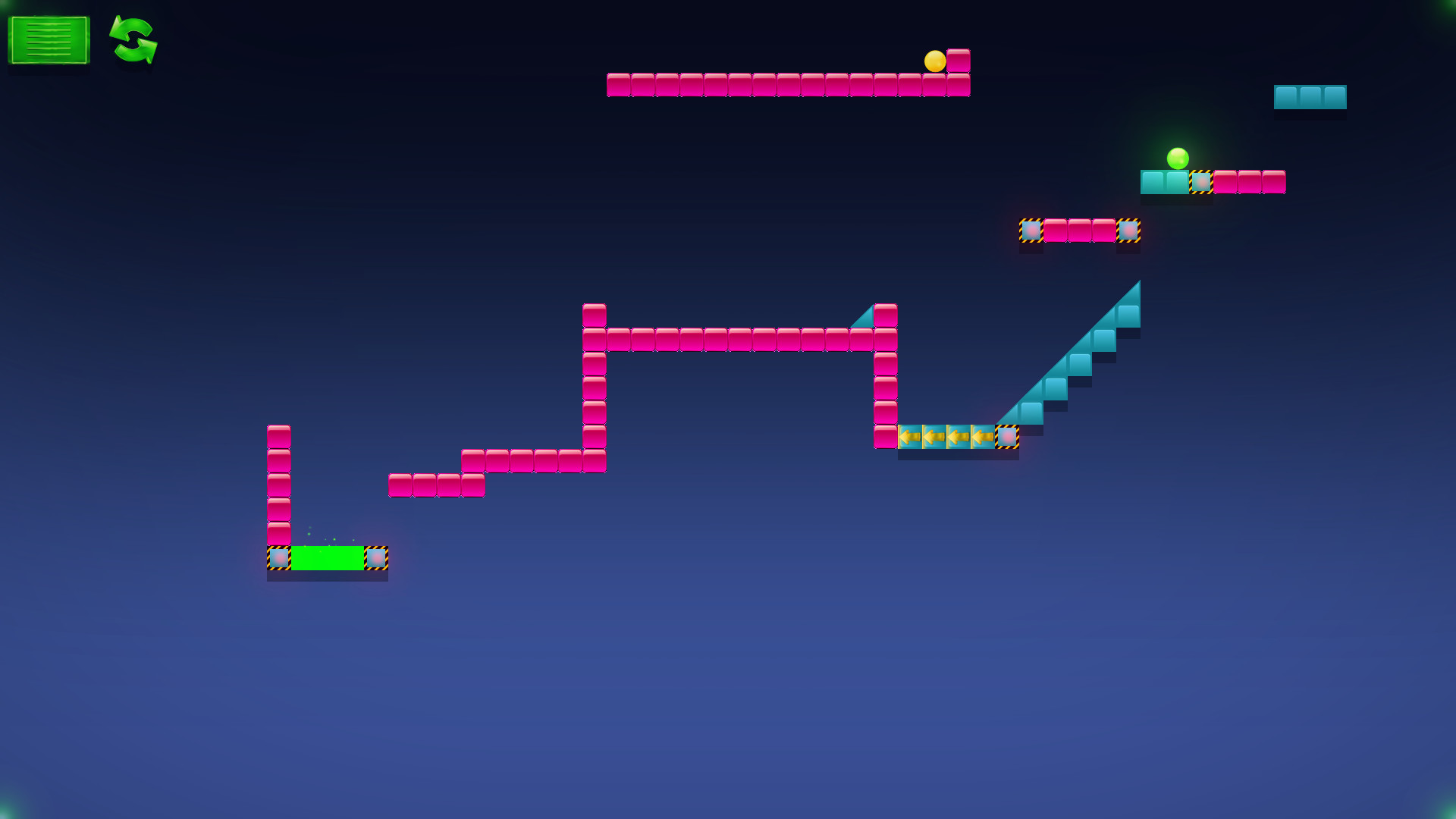The width and height of the screenshot is (1456, 819).
Task: Click the hazard block left of the green goal
Action: pyautogui.click(x=280, y=558)
